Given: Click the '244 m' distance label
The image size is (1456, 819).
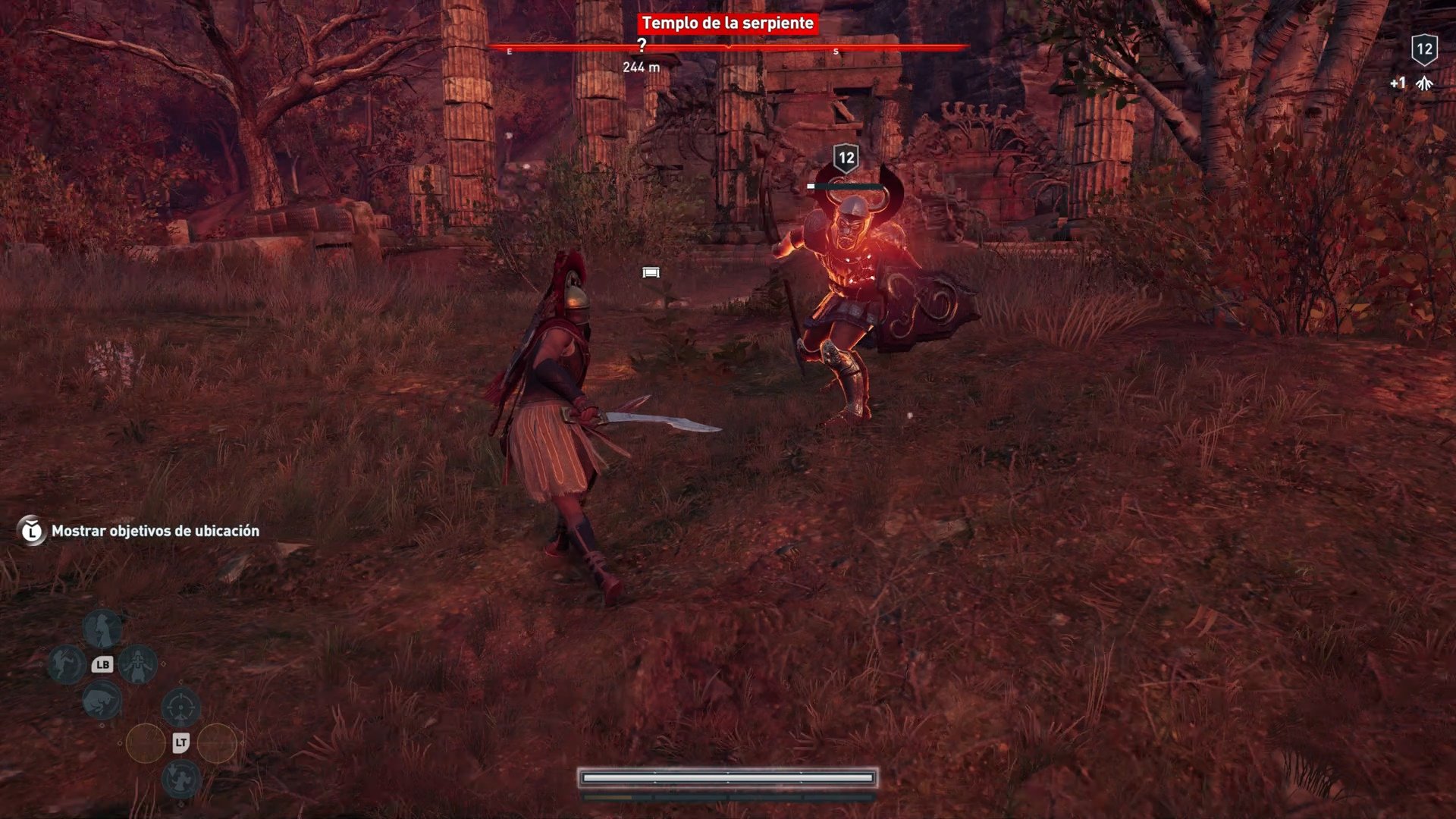Looking at the screenshot, I should [642, 67].
